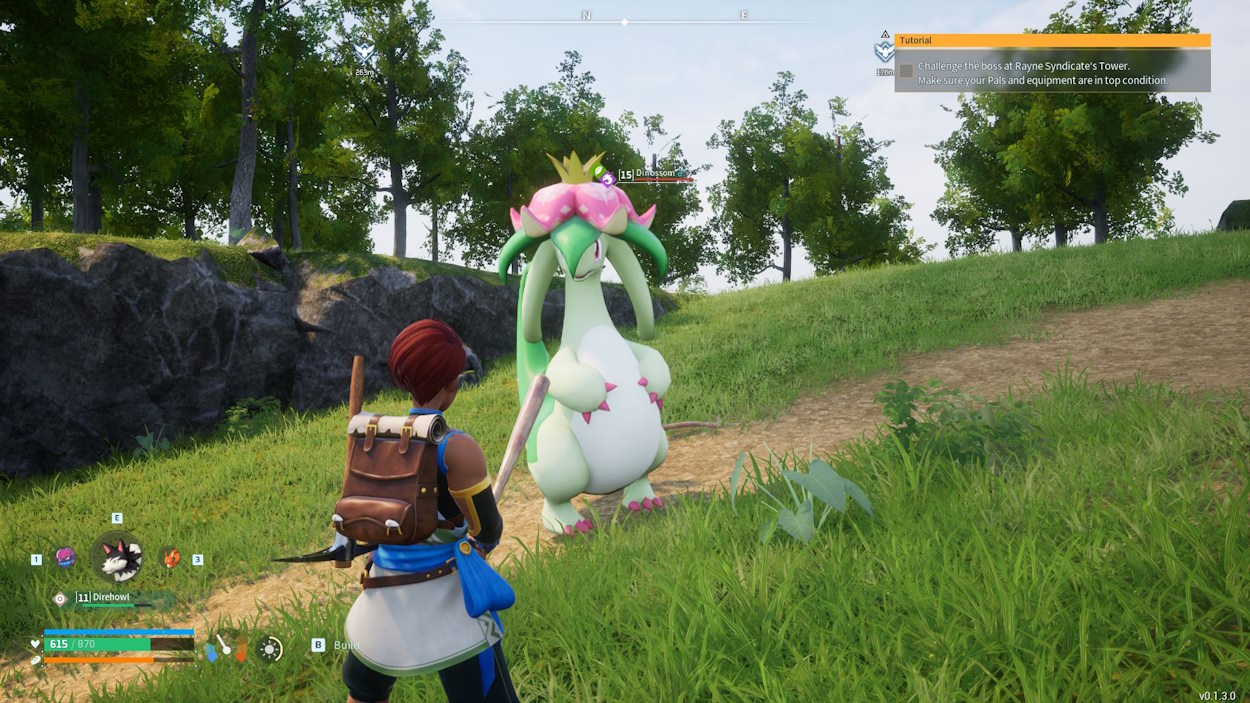Switch to the orange fox pal icon
The width and height of the screenshot is (1250, 703).
(171, 558)
